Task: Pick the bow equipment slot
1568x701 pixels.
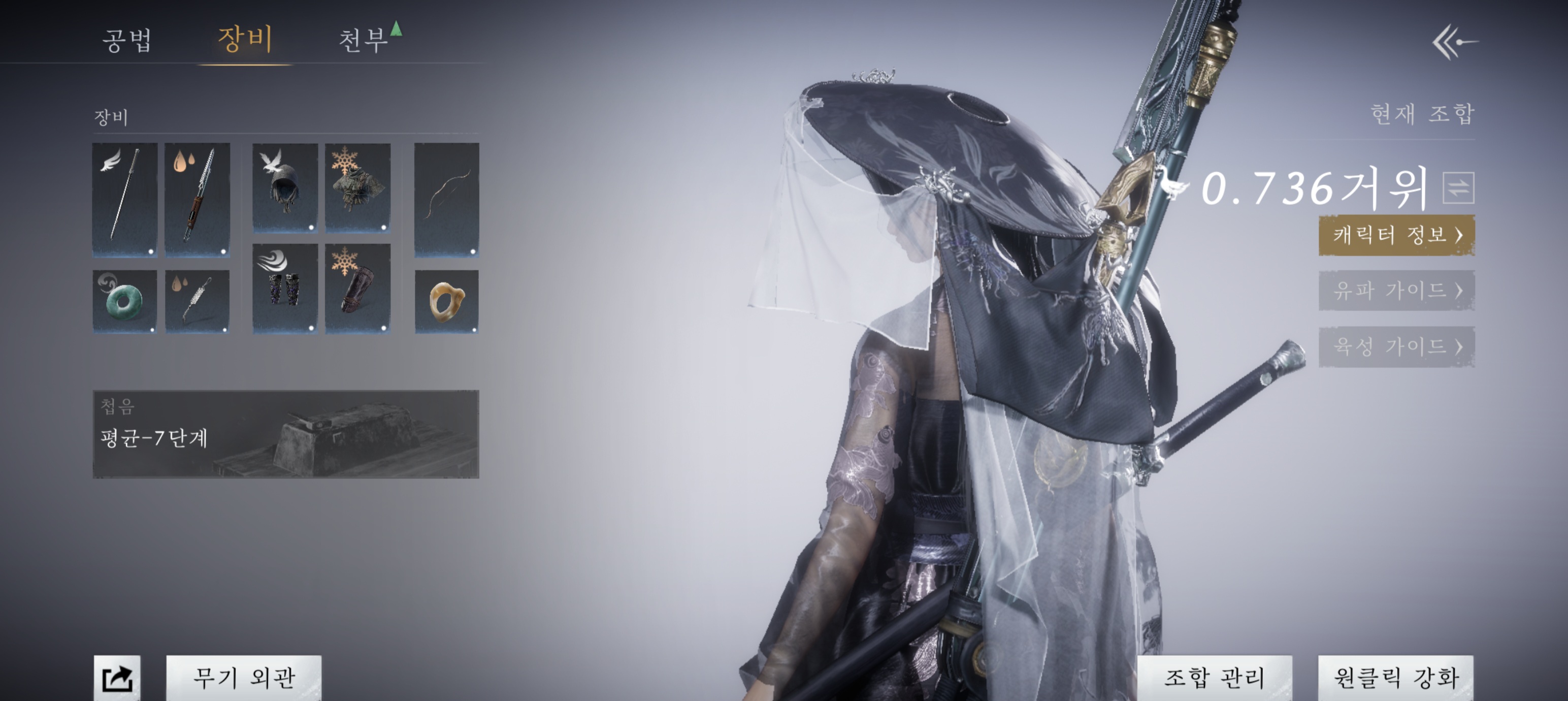Action: point(447,199)
